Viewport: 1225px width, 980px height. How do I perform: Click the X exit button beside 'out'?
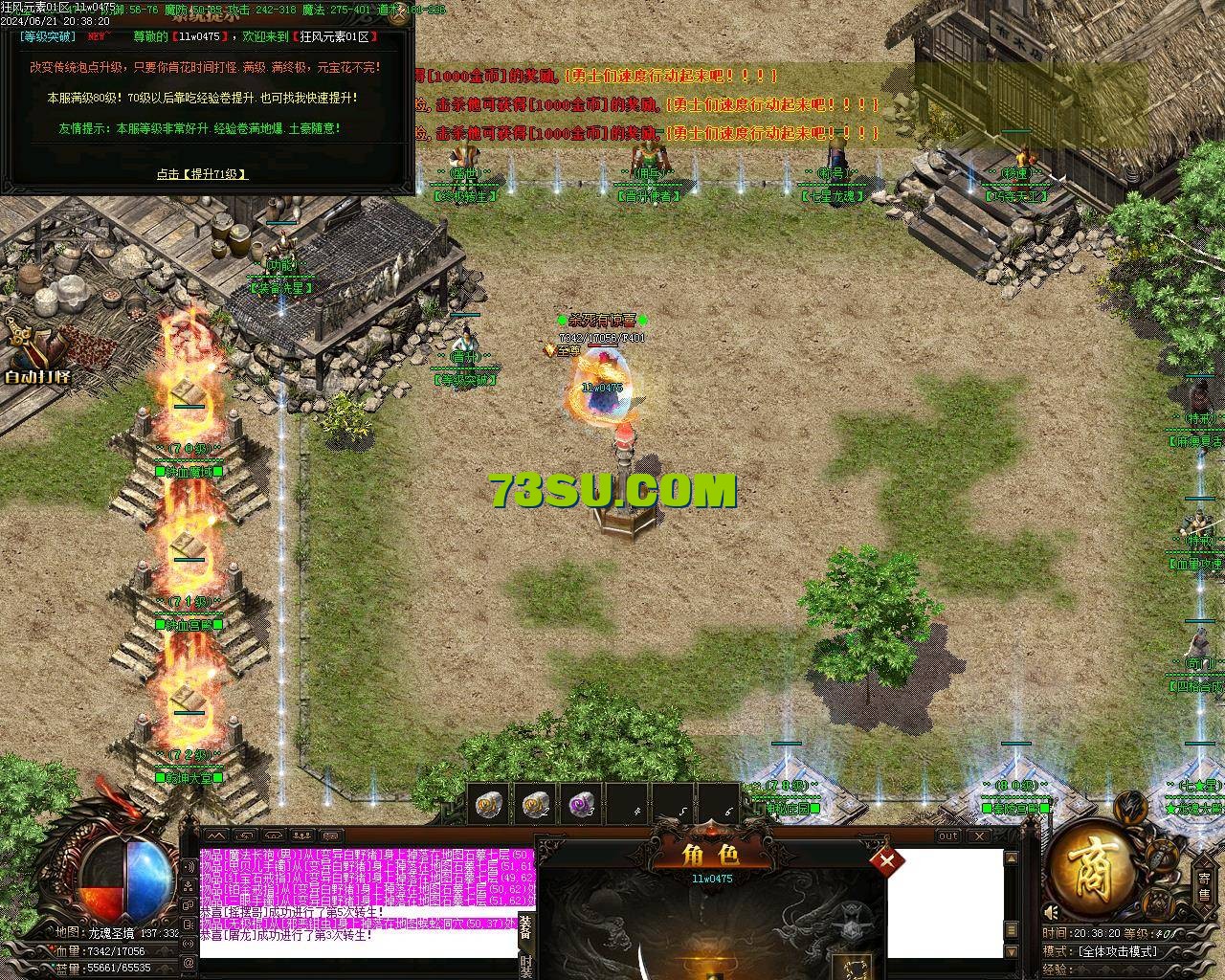click(x=980, y=835)
